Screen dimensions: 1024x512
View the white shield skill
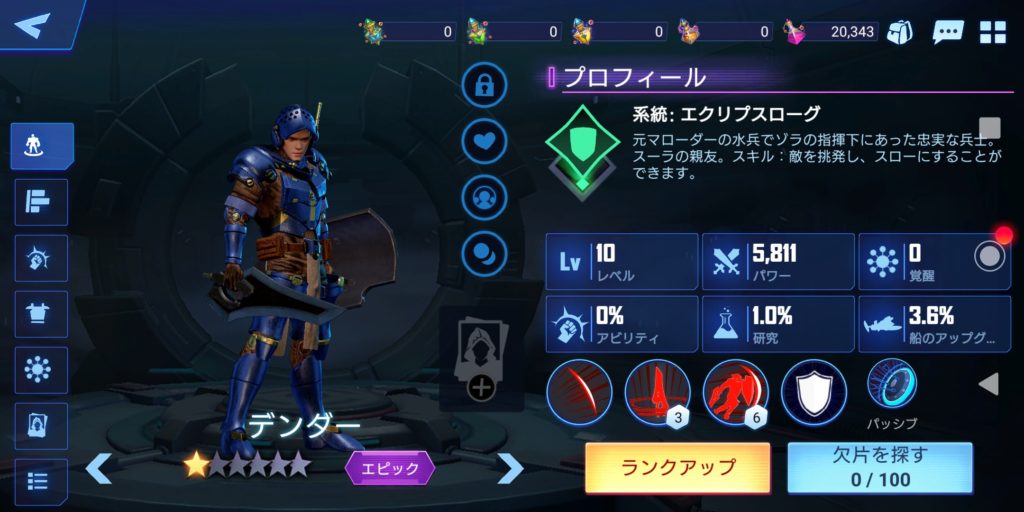click(813, 391)
